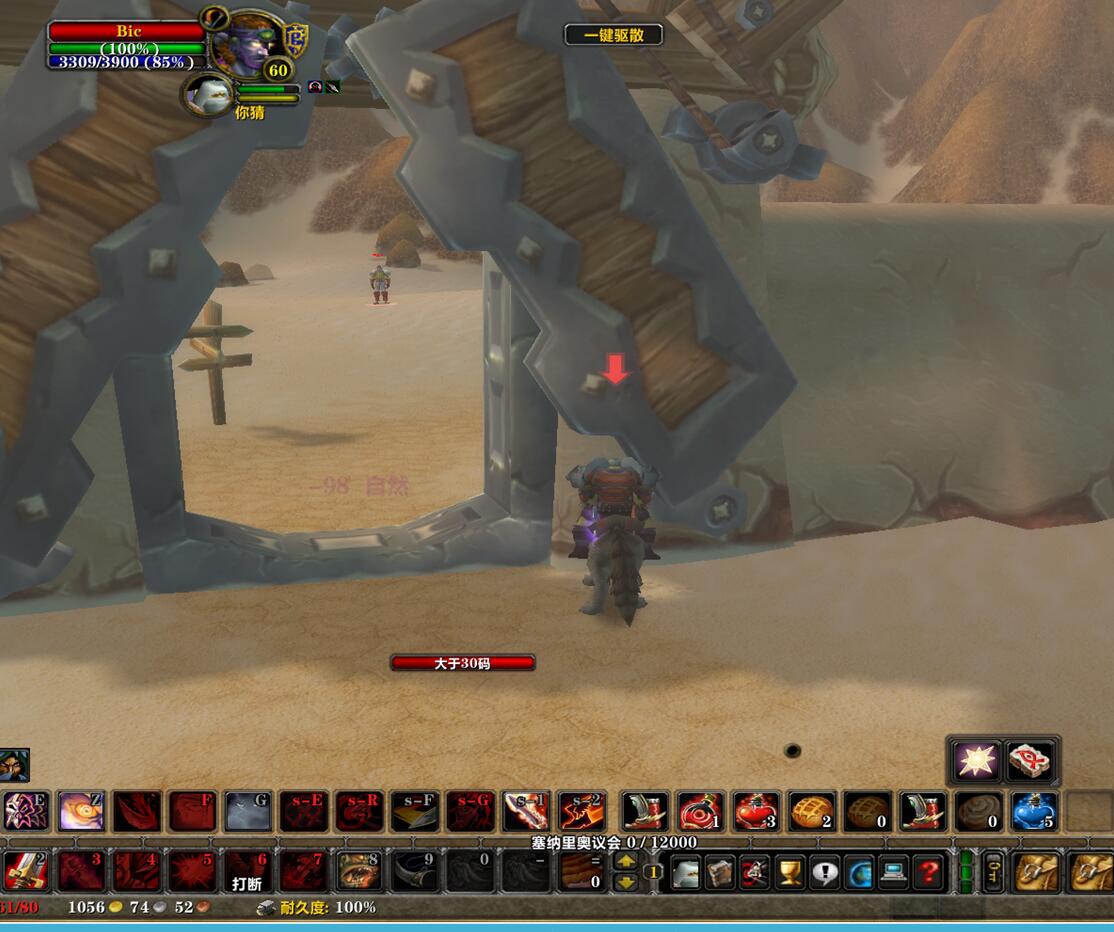
Task: Open the golden trophy cup menu
Action: click(790, 872)
